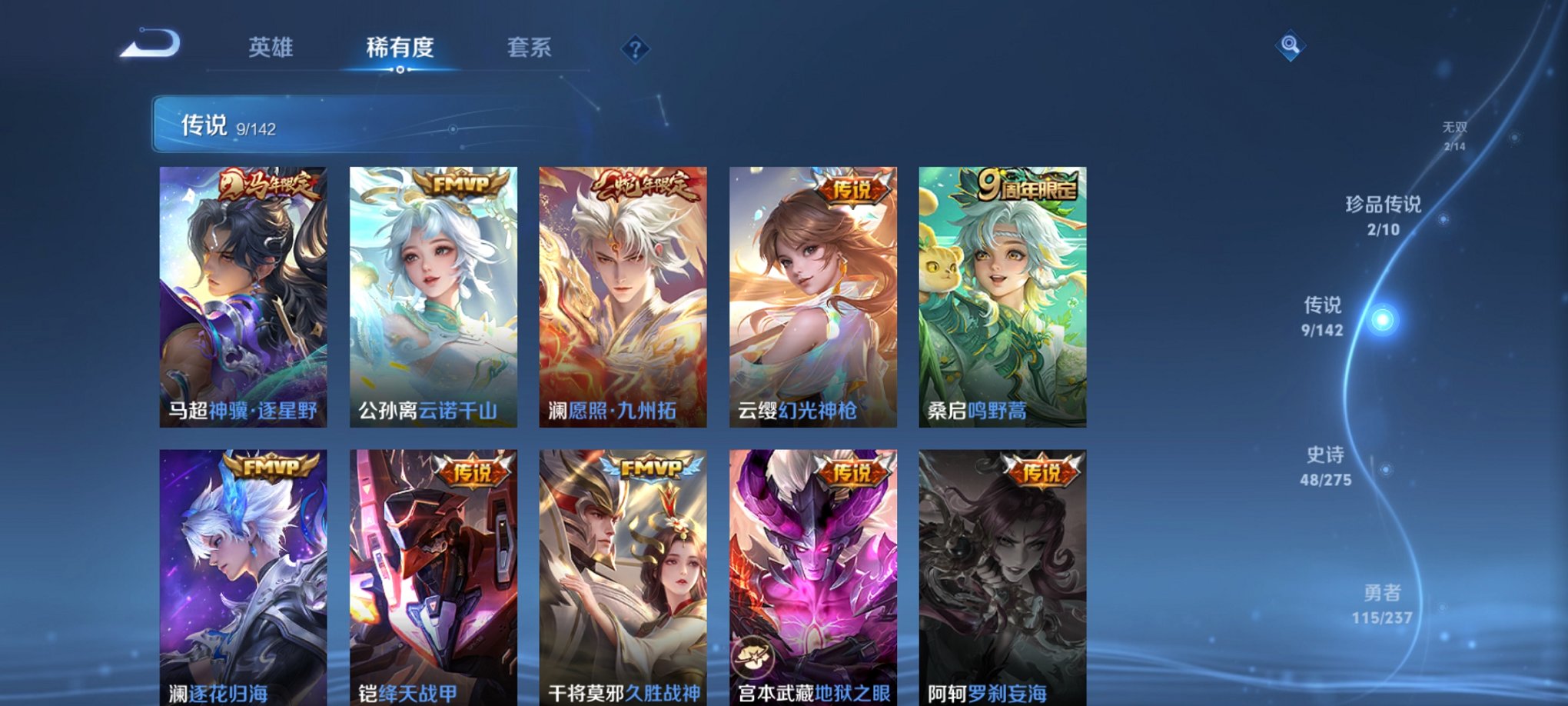Click the 马年限定 badge on 马超's card
This screenshot has height=706, width=1568.
(x=269, y=185)
